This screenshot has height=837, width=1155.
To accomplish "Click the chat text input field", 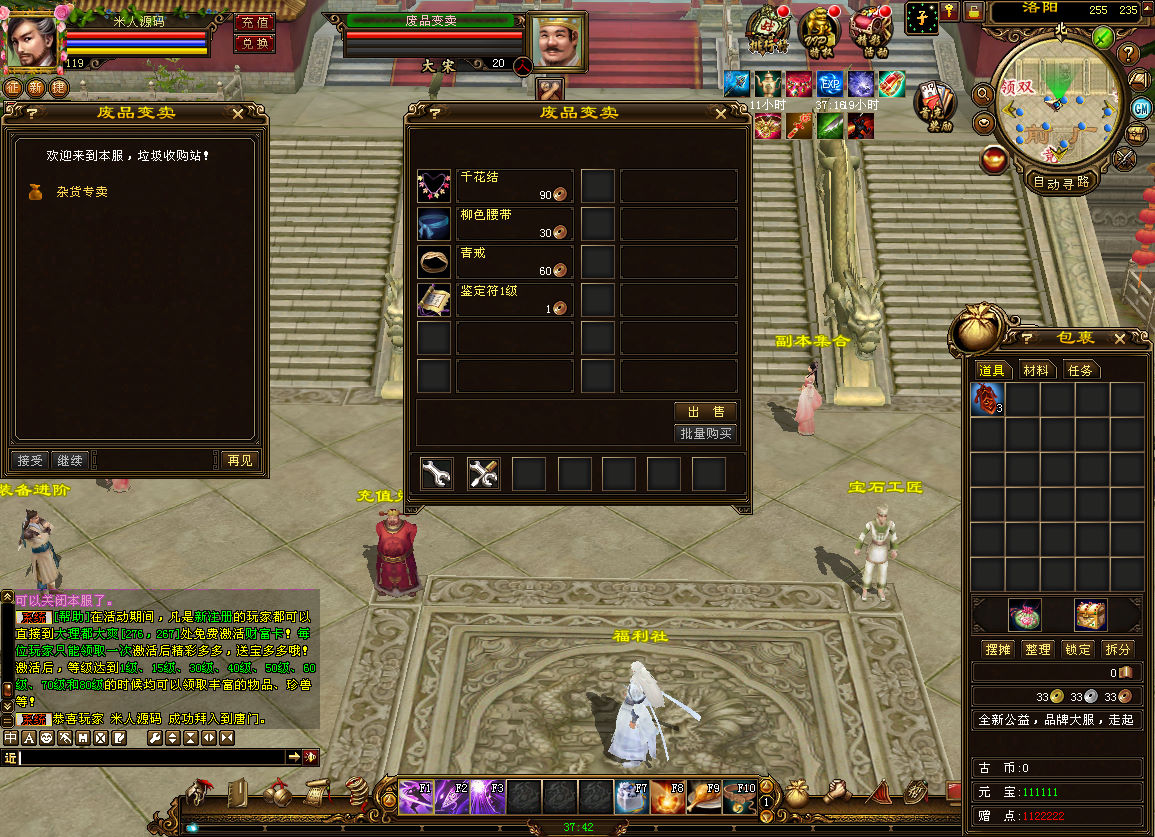I will (150, 757).
